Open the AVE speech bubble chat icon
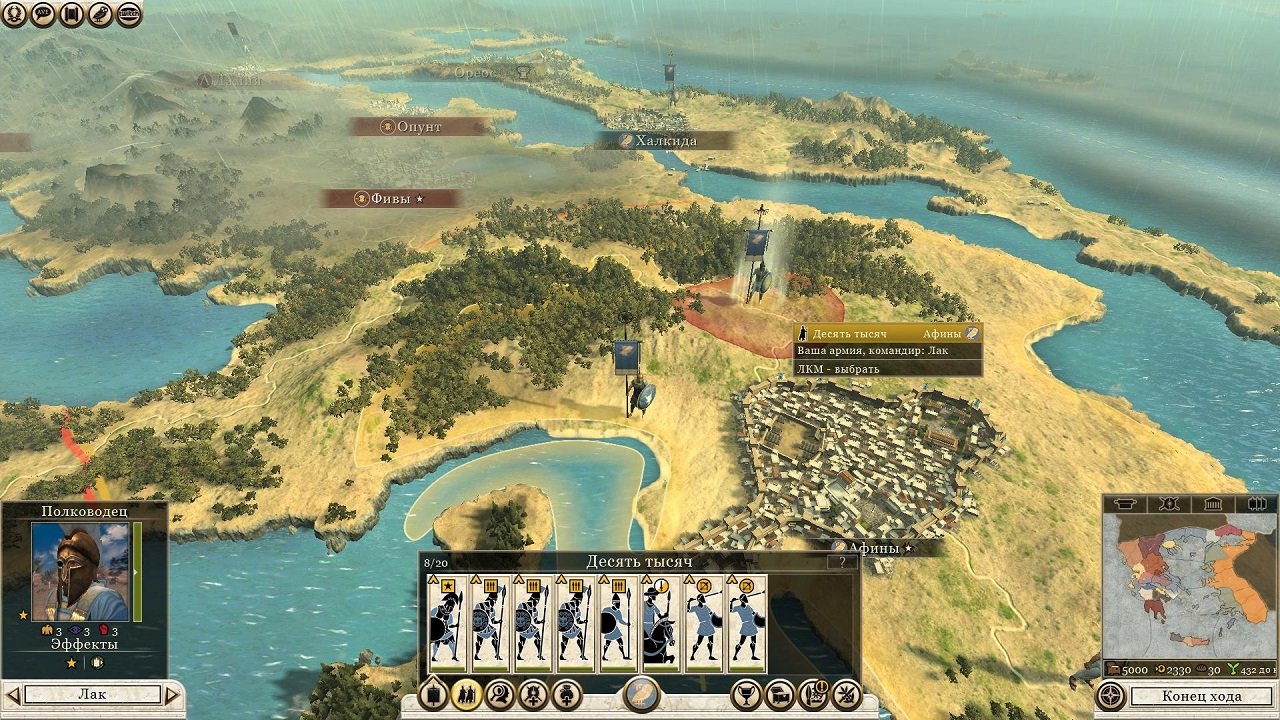Viewport: 1280px width, 720px height. click(x=43, y=14)
